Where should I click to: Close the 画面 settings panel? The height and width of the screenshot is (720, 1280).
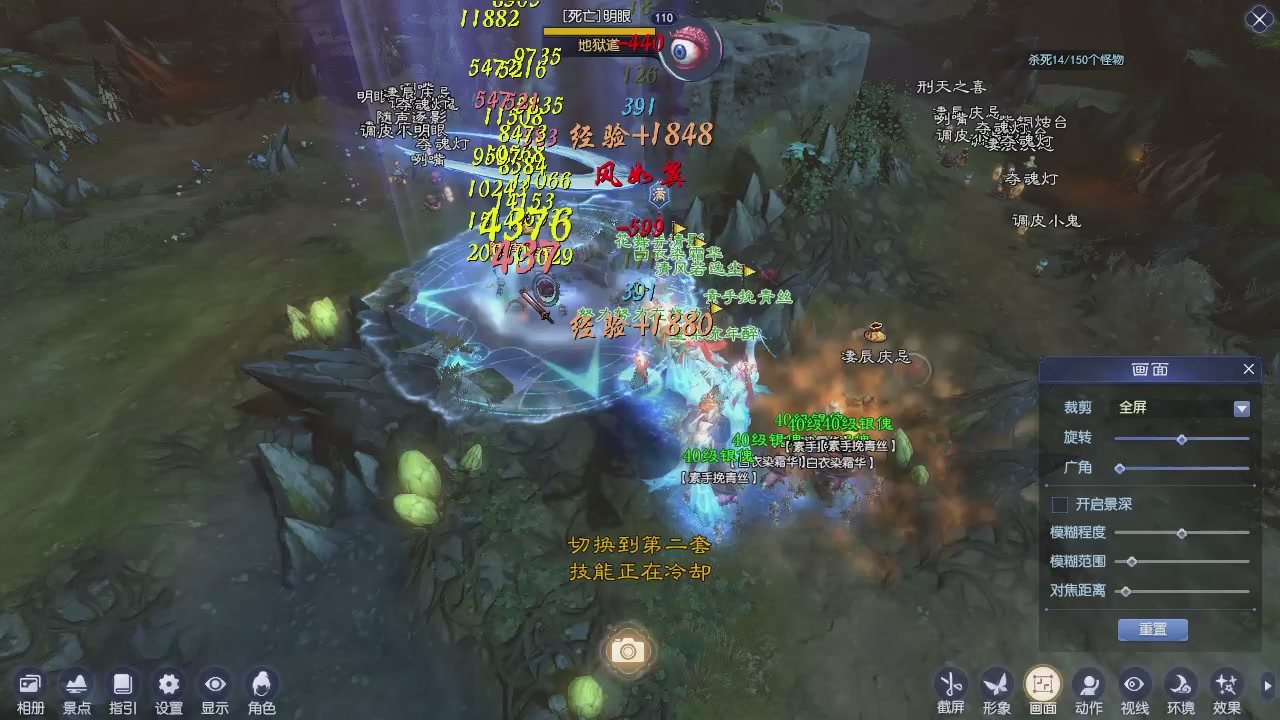(1248, 369)
